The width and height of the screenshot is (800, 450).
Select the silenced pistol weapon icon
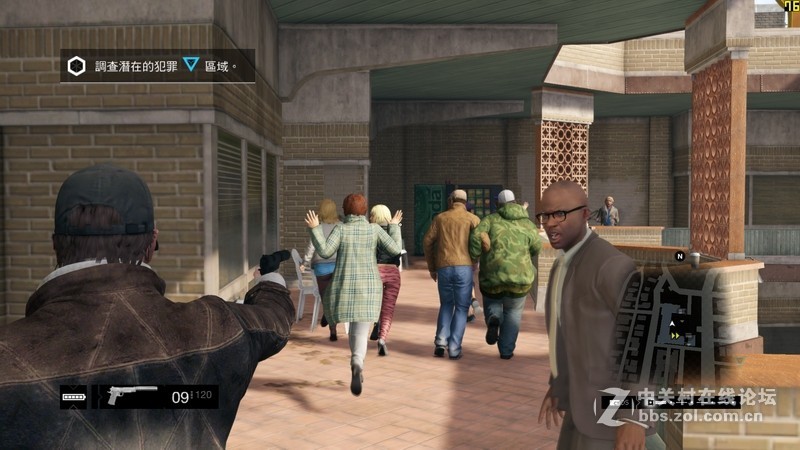coord(131,395)
